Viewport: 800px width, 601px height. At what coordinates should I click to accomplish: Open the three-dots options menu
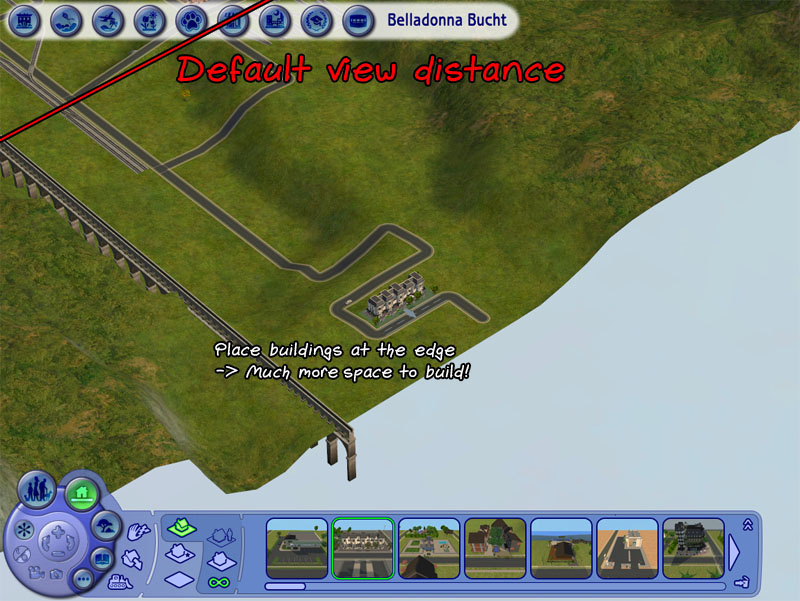point(83,579)
